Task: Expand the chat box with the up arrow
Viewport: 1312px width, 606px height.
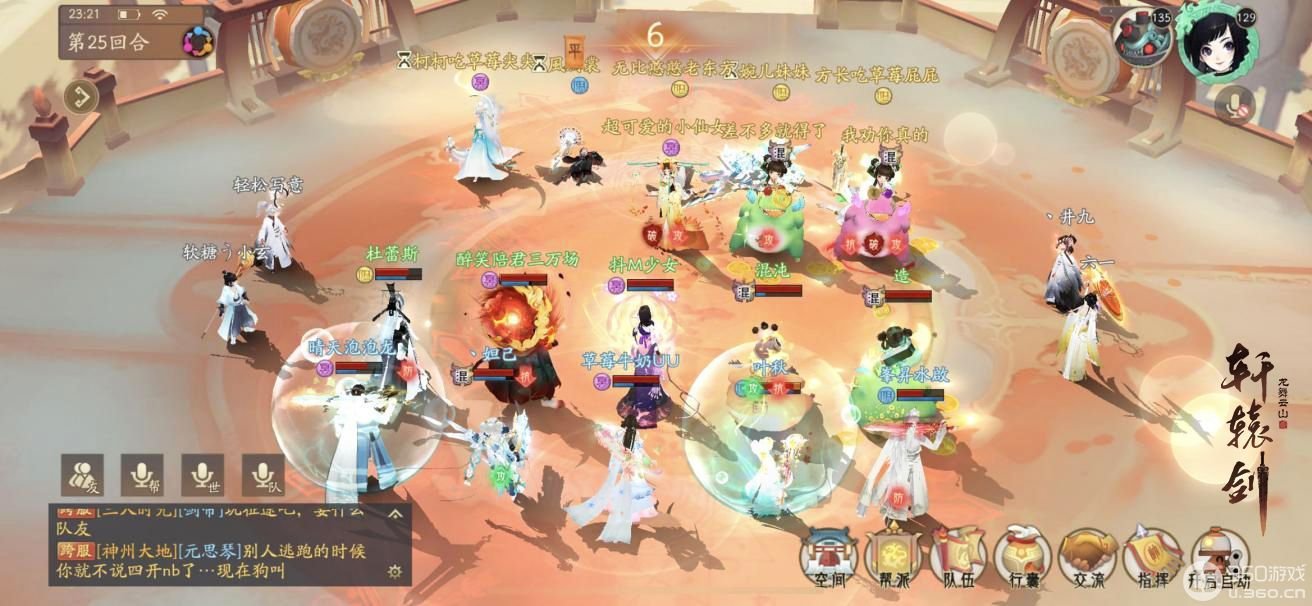Action: [x=395, y=515]
